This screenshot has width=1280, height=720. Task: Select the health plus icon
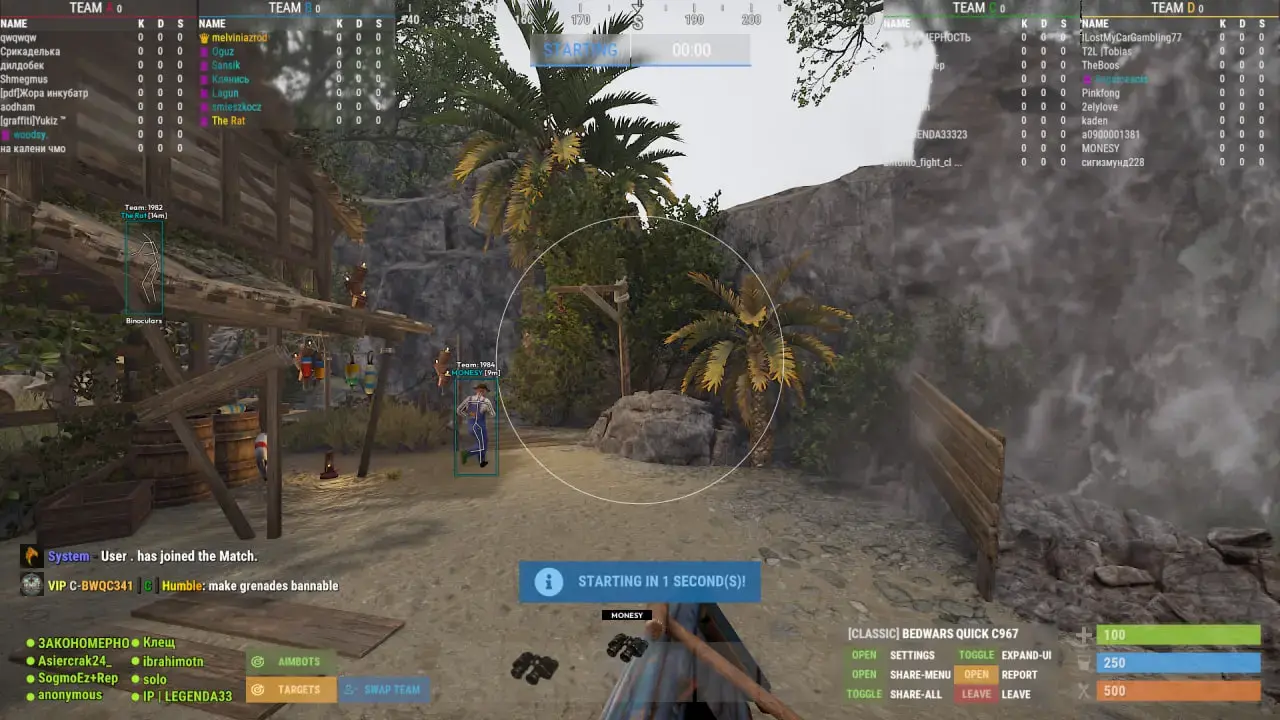pos(1086,634)
